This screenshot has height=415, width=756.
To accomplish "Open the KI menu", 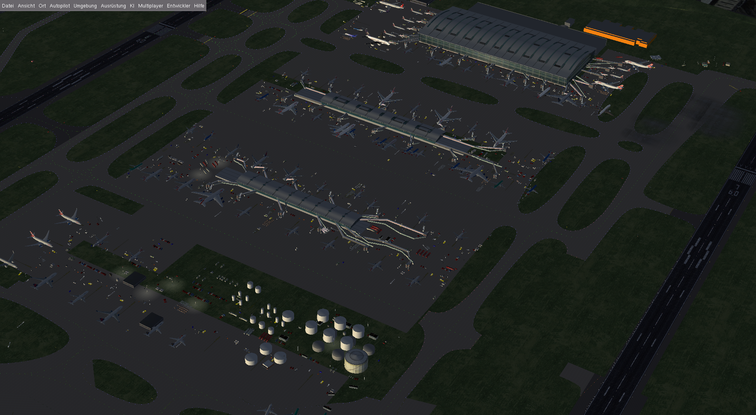I will (131, 5).
